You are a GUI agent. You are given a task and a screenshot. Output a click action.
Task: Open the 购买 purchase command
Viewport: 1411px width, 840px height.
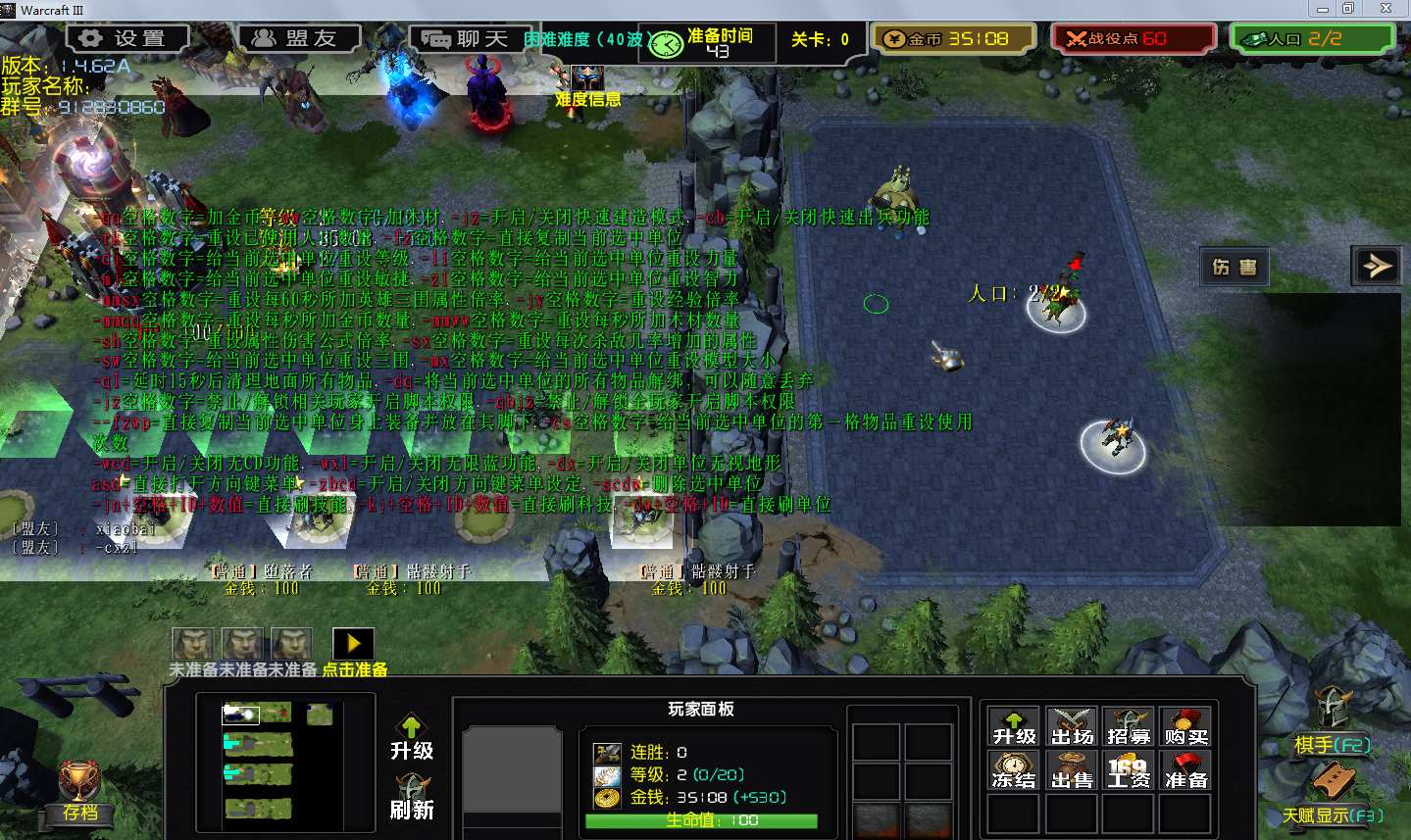click(x=1185, y=726)
